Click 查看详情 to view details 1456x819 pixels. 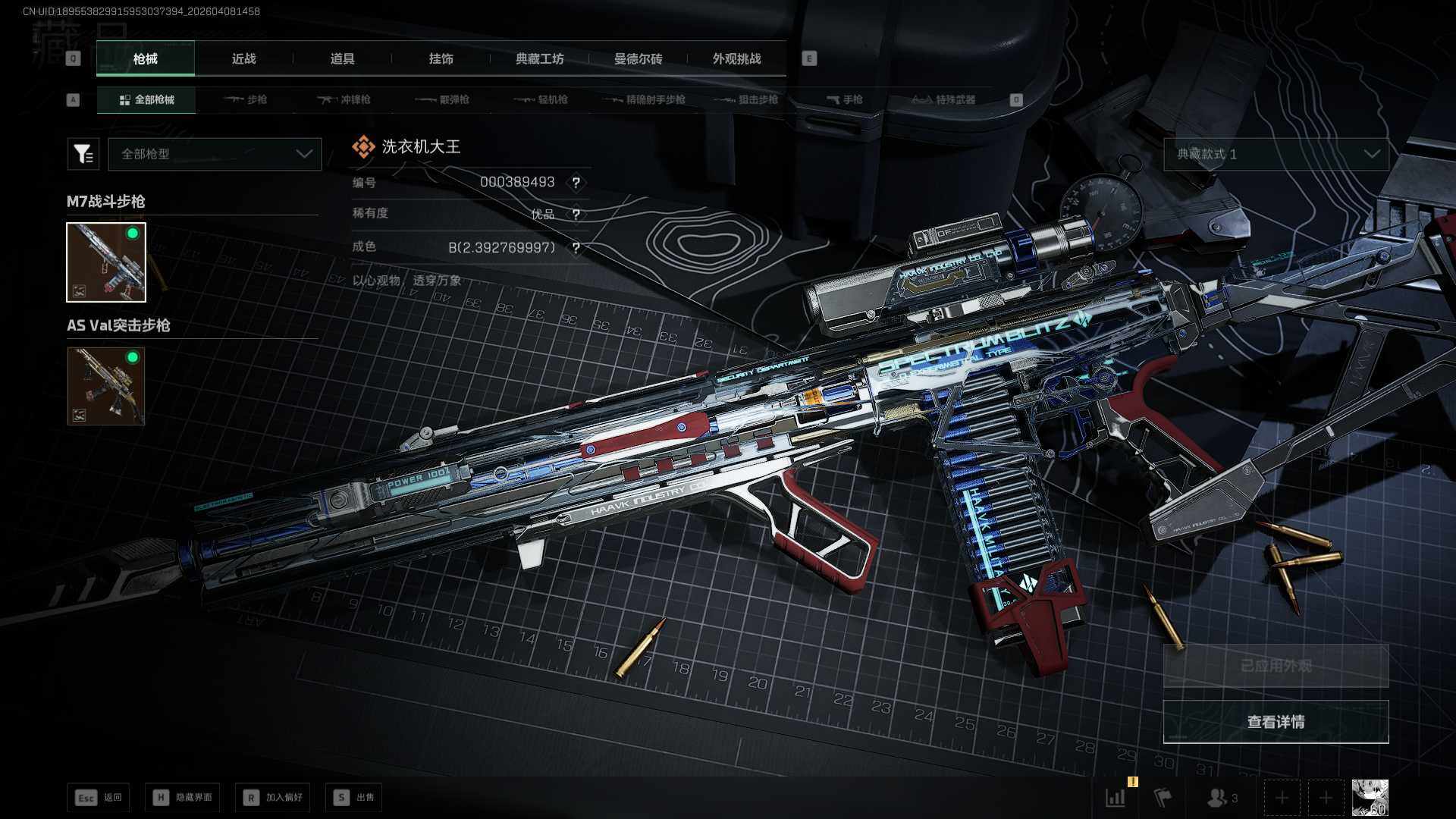click(1276, 722)
